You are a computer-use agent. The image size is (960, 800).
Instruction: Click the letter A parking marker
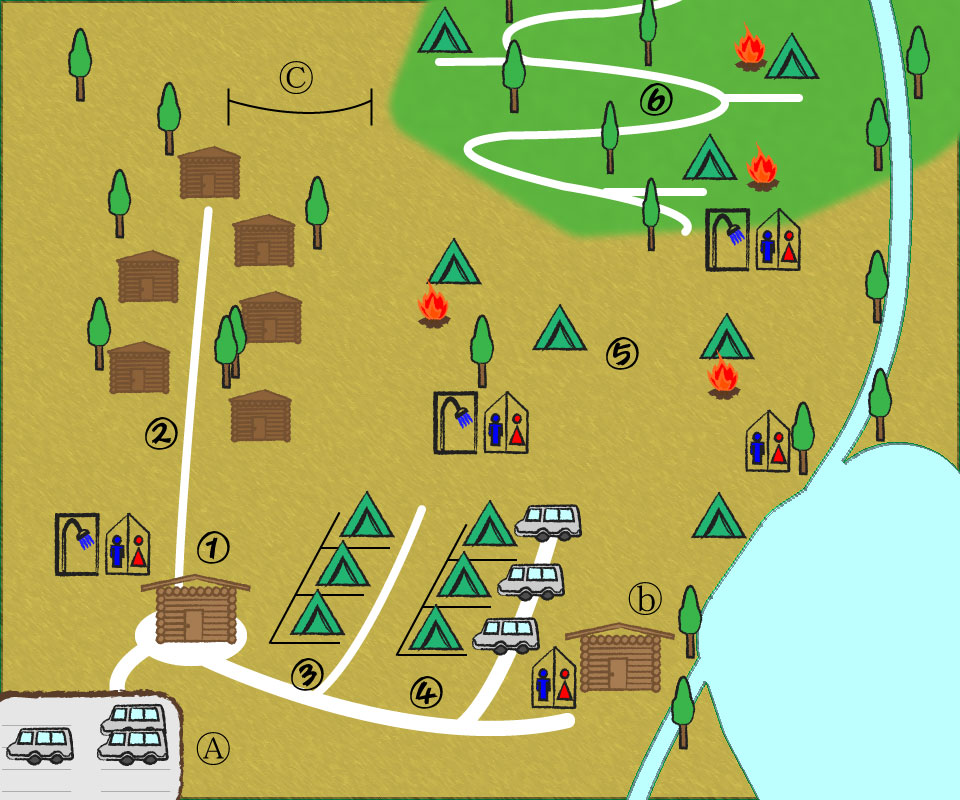(213, 746)
